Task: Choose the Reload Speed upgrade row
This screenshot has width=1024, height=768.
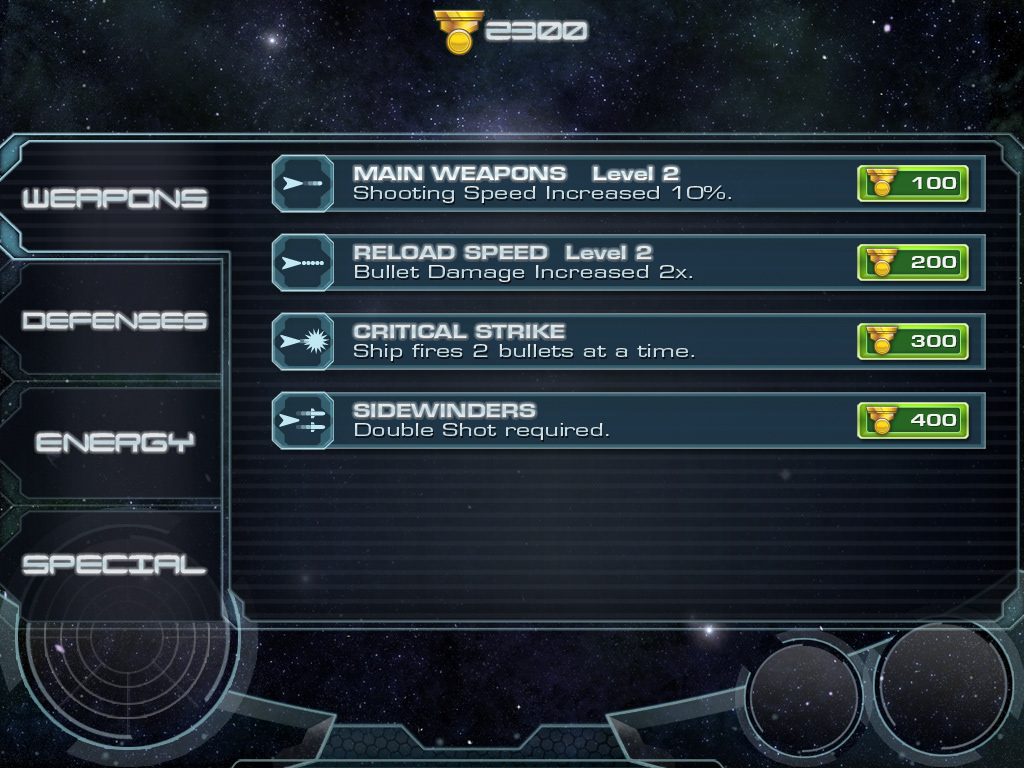Action: (x=590, y=262)
